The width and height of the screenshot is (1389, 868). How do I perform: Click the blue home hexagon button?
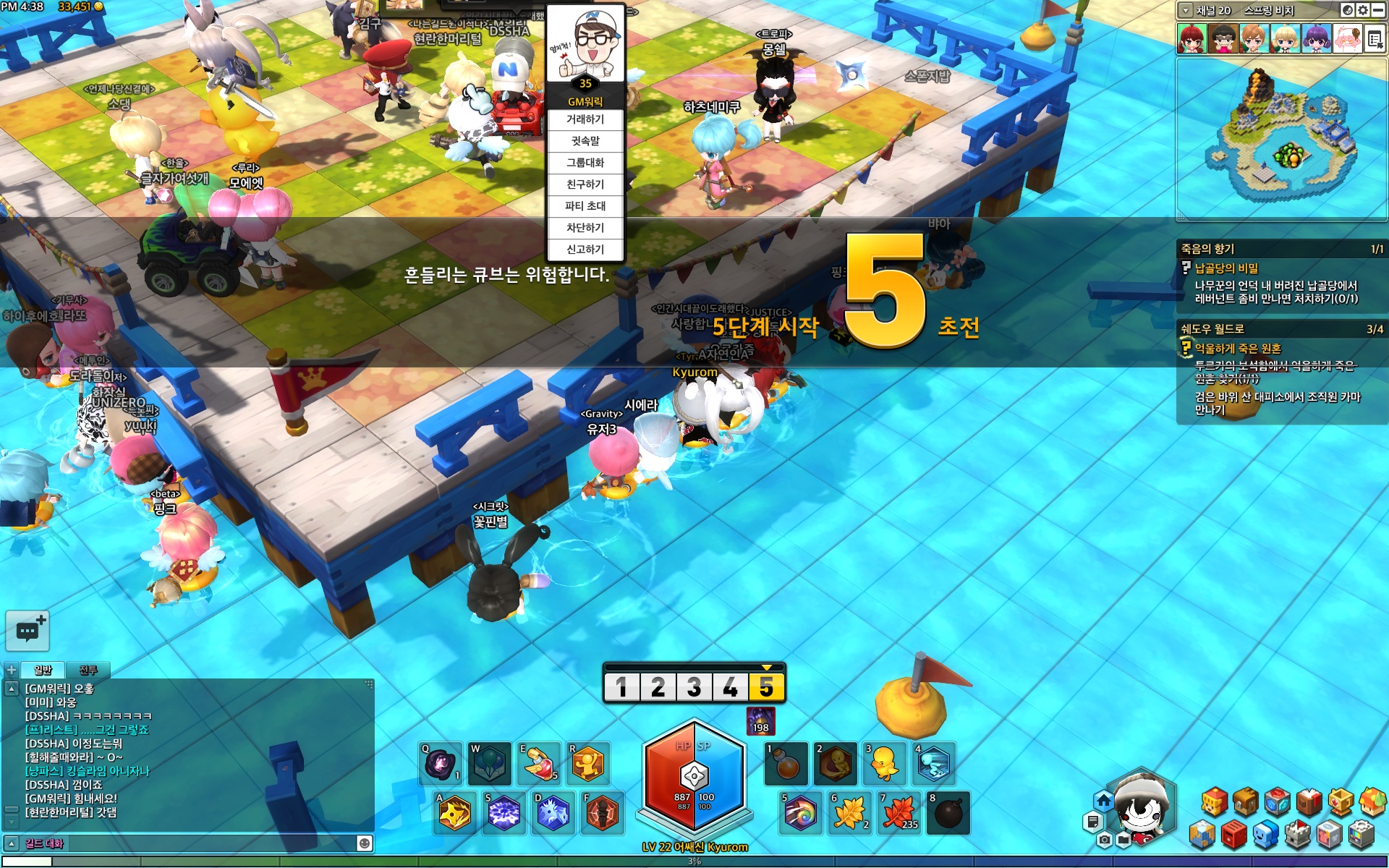point(1103,801)
